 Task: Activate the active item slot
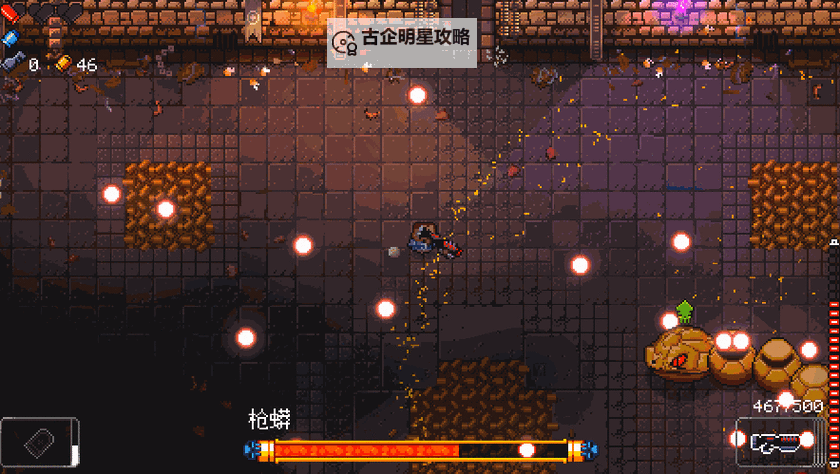38,442
